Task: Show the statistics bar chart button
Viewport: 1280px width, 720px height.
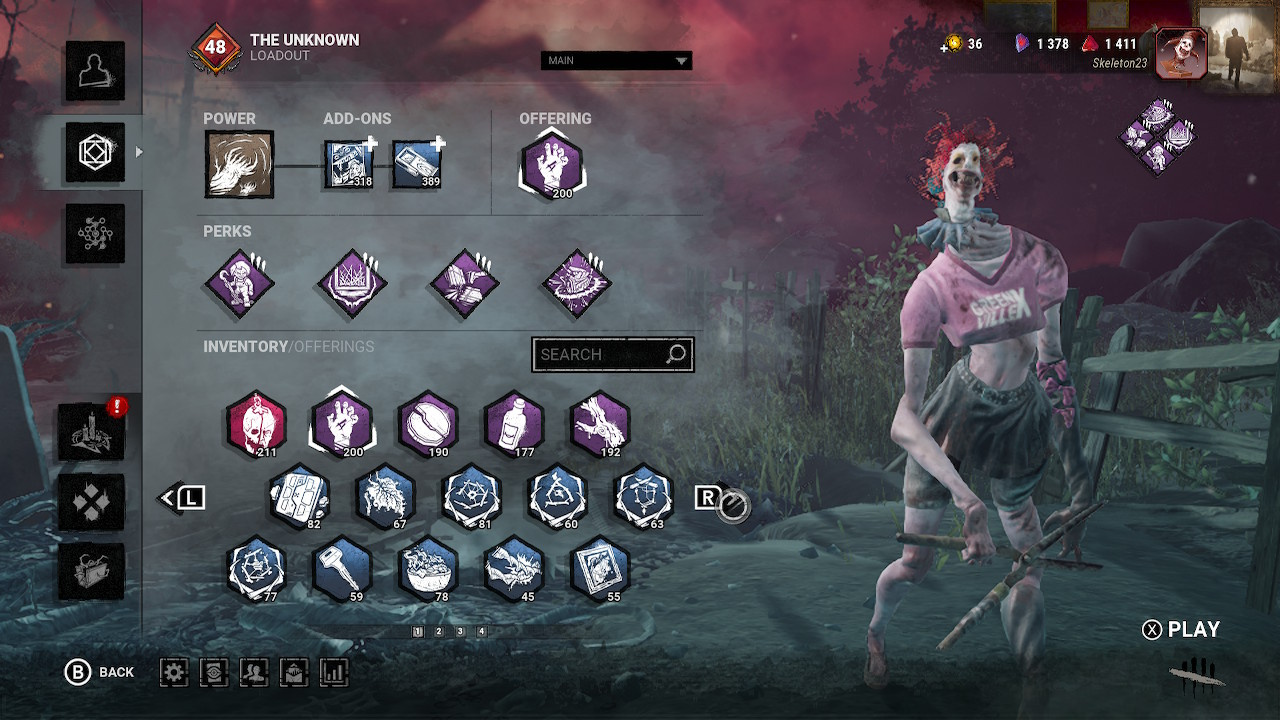Action: pyautogui.click(x=334, y=672)
